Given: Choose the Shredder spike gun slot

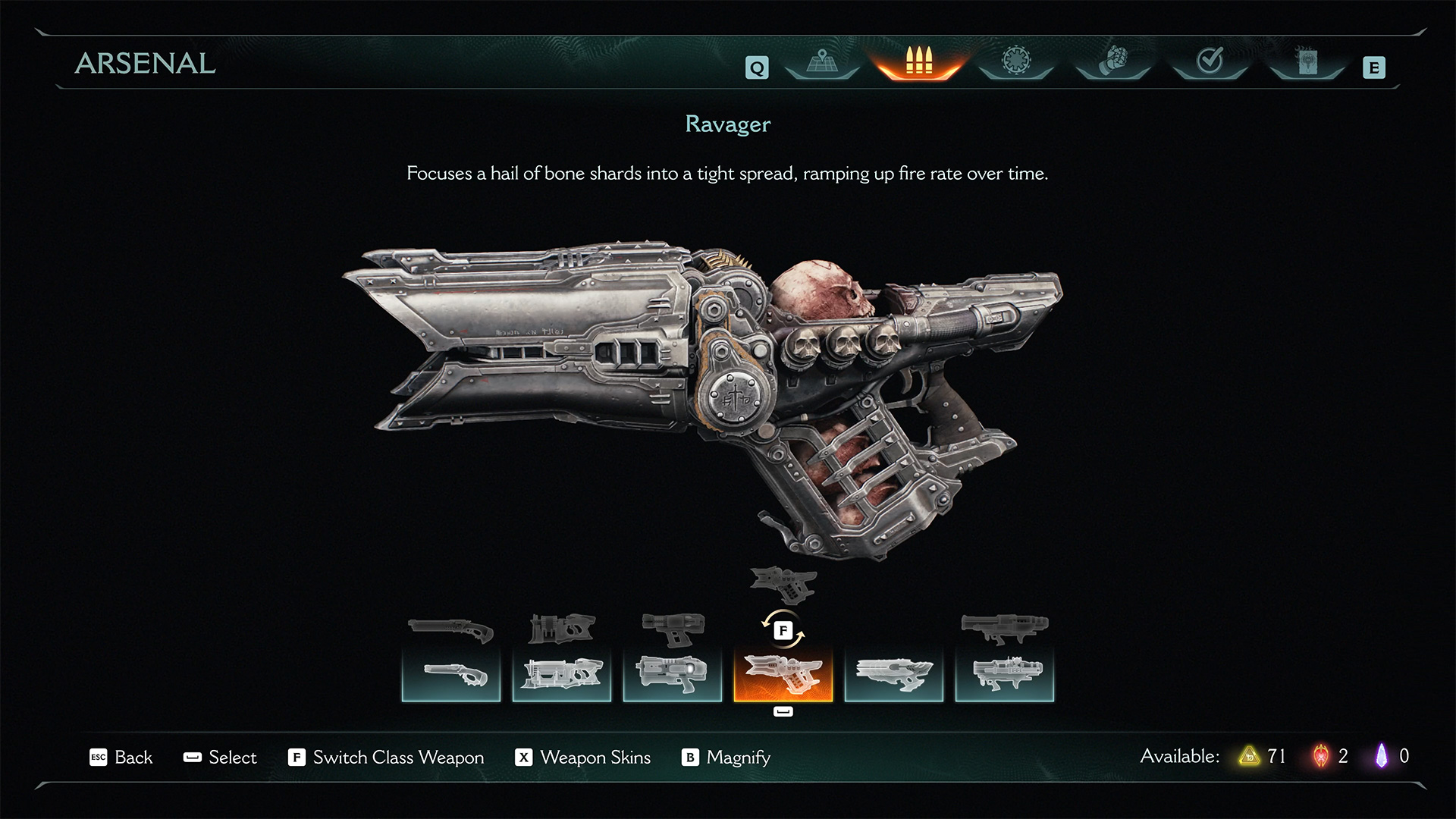Looking at the screenshot, I should 562,674.
